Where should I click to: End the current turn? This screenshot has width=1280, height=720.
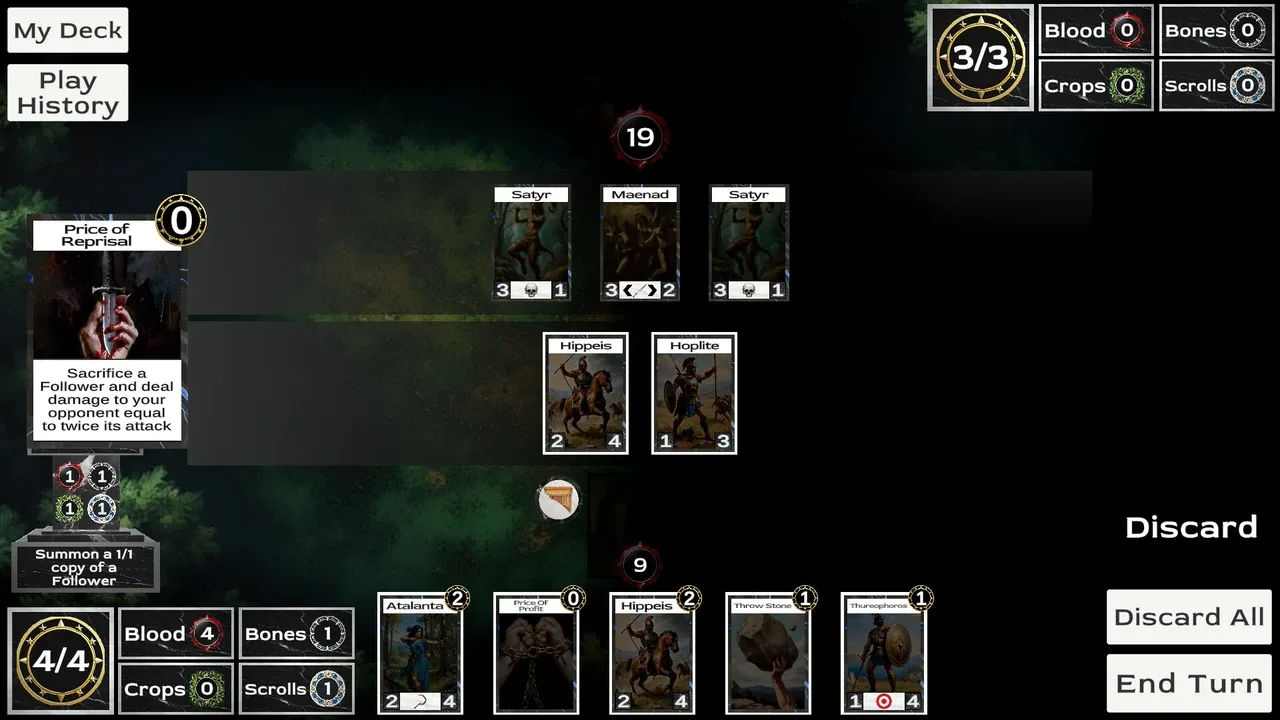point(1189,684)
